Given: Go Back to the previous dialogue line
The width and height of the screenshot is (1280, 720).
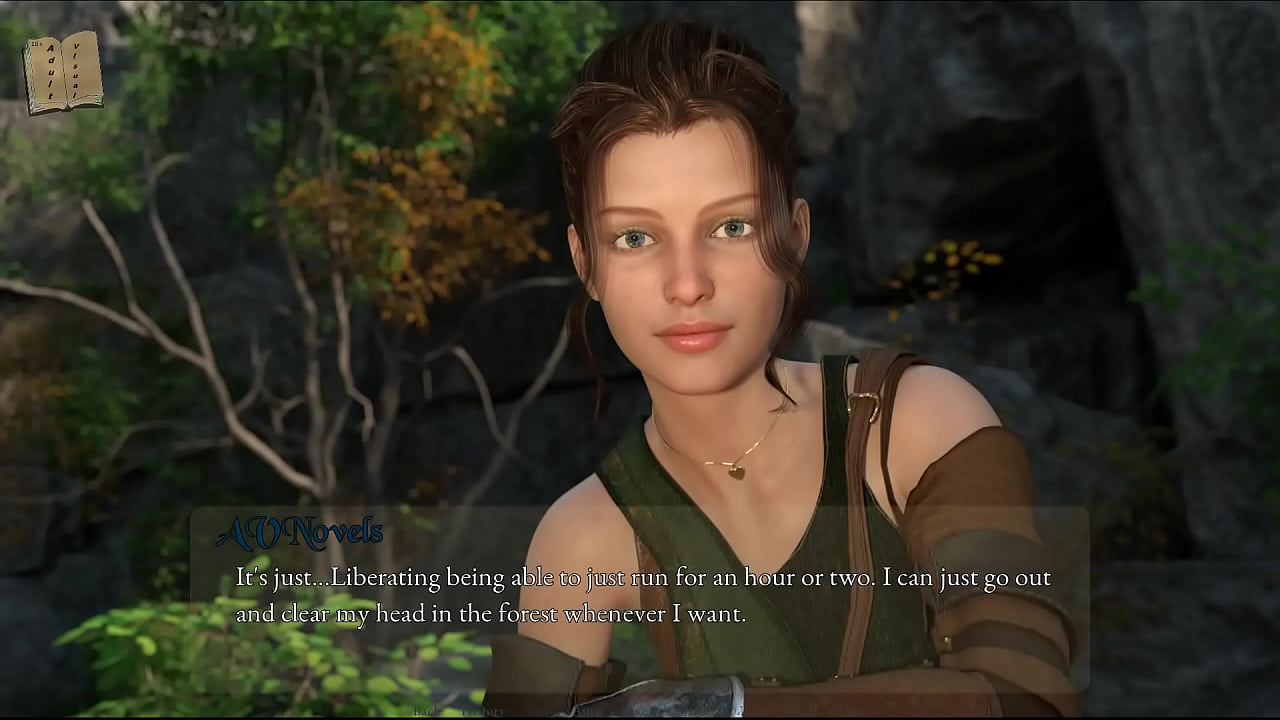Looking at the screenshot, I should [424, 711].
